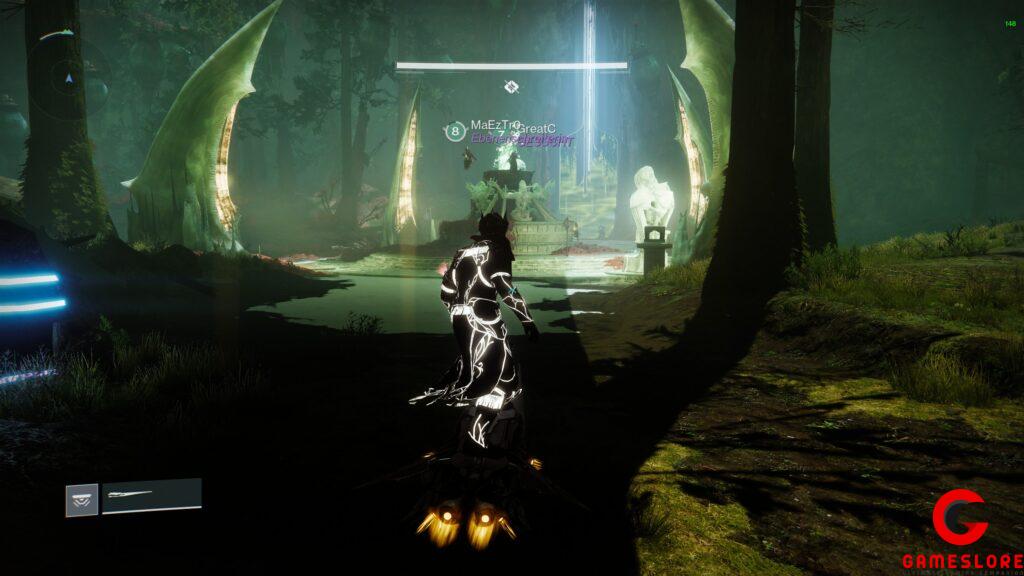1024x576 pixels.
Task: Open the Gameslore watermark logo
Action: 961,532
